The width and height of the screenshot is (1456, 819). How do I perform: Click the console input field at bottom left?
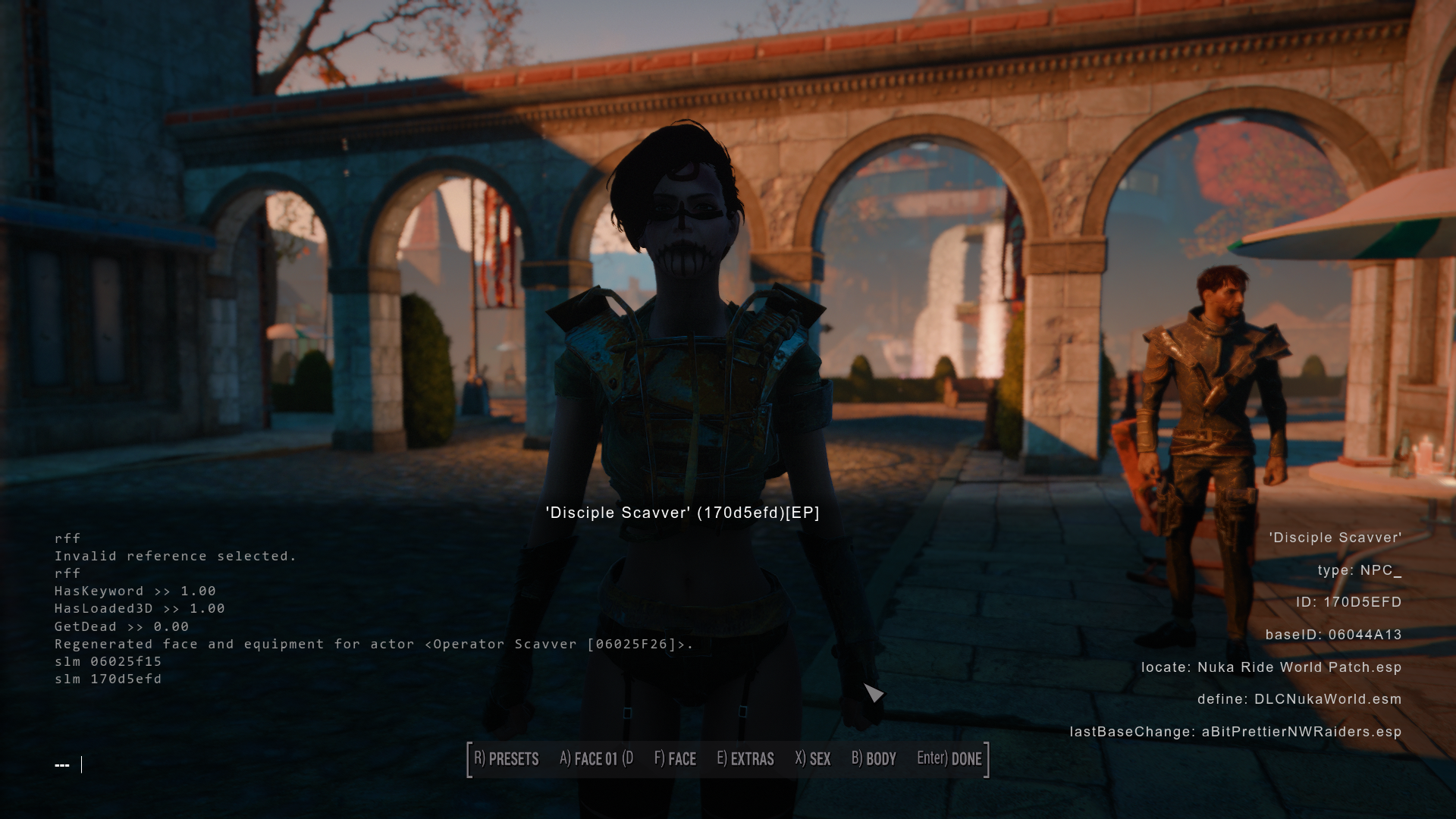72,765
